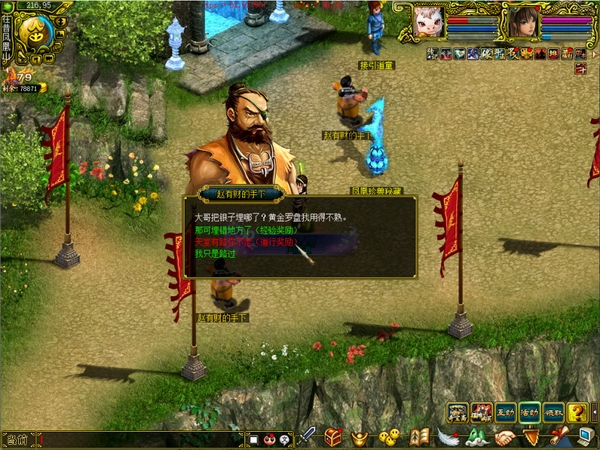
Task: Open the computer monitor system icon
Action: click(585, 435)
